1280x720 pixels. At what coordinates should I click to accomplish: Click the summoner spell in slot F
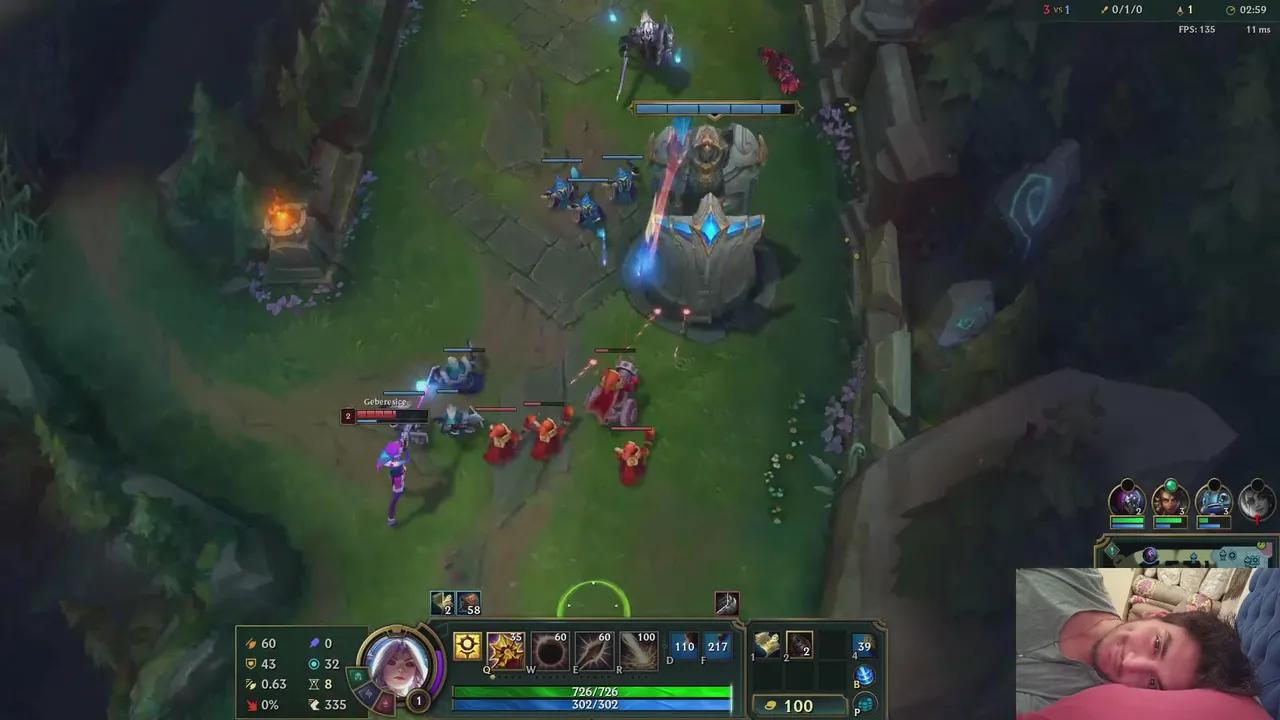point(718,647)
